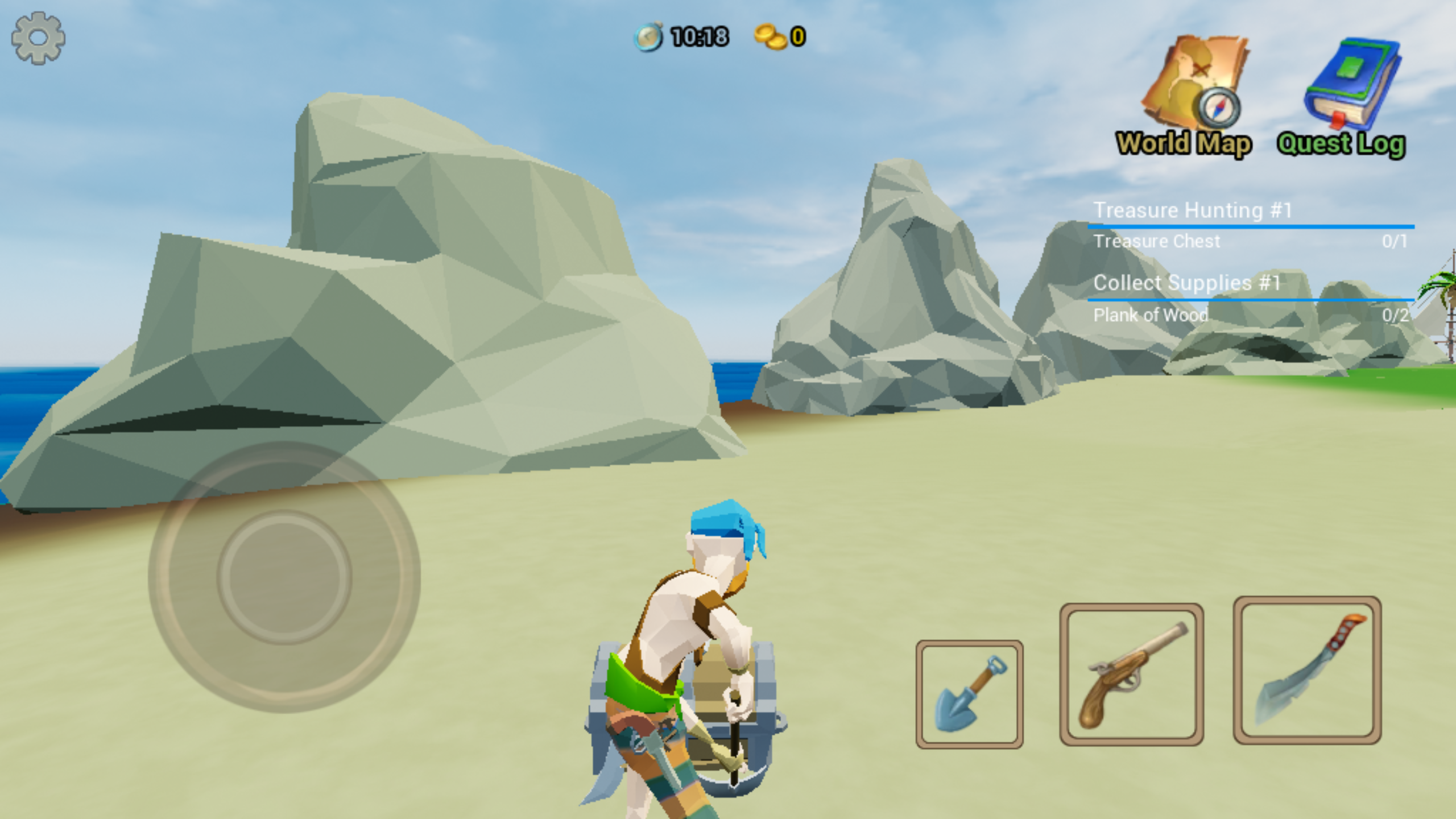Viewport: 1456px width, 819px height.
Task: Click the coin count showing 0
Action: pos(796,37)
